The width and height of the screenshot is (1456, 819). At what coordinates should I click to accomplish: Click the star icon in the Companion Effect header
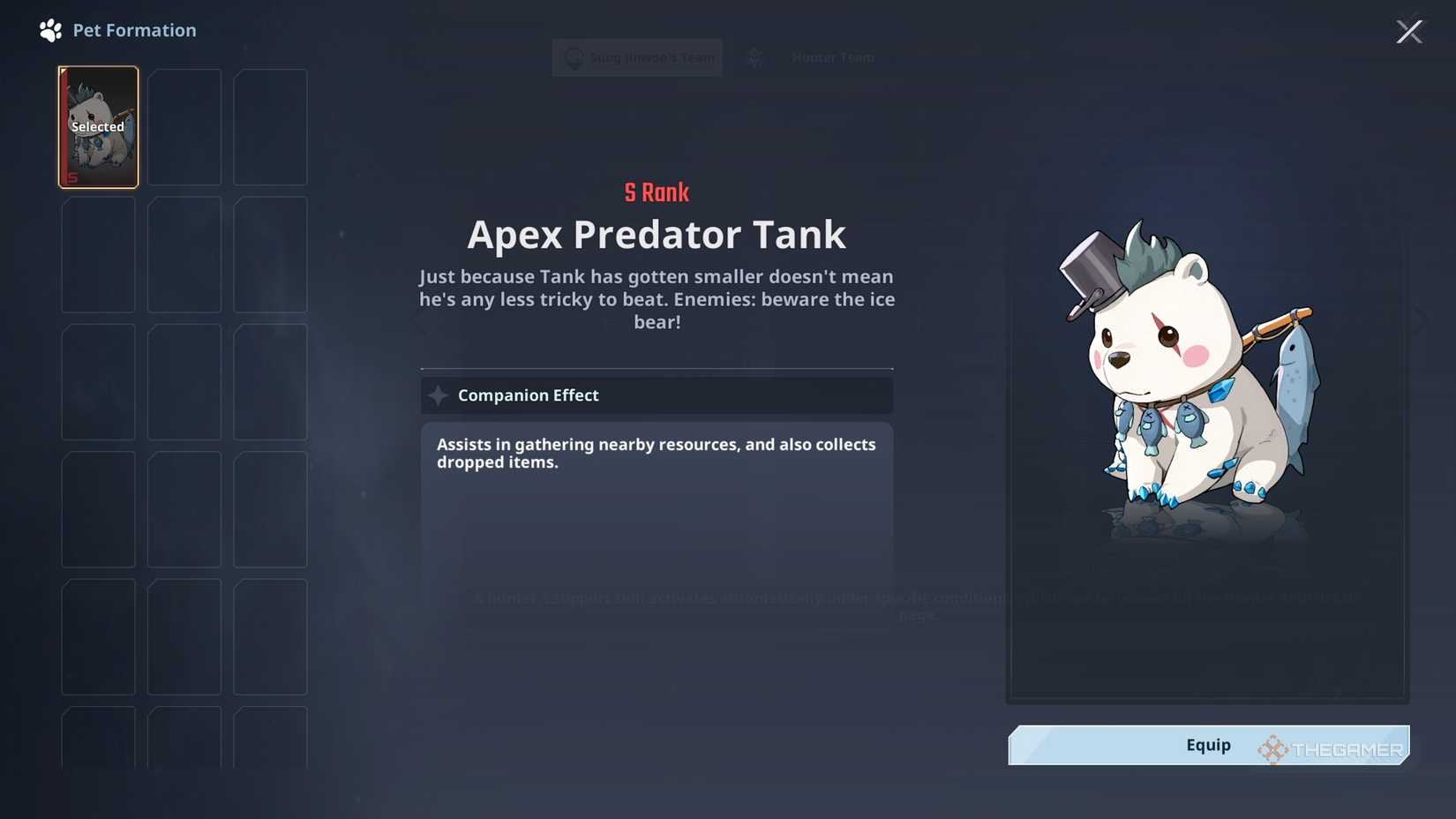[x=439, y=394]
